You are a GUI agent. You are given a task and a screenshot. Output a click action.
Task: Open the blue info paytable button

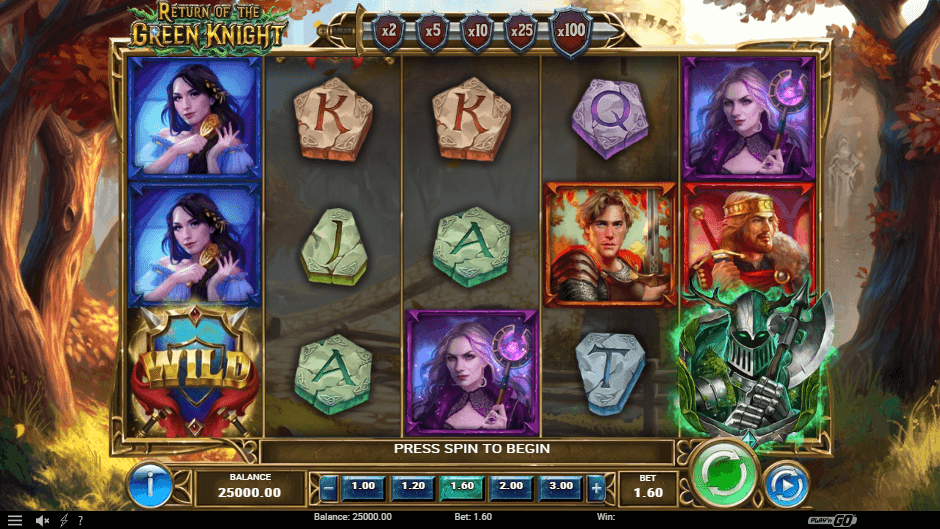click(153, 487)
